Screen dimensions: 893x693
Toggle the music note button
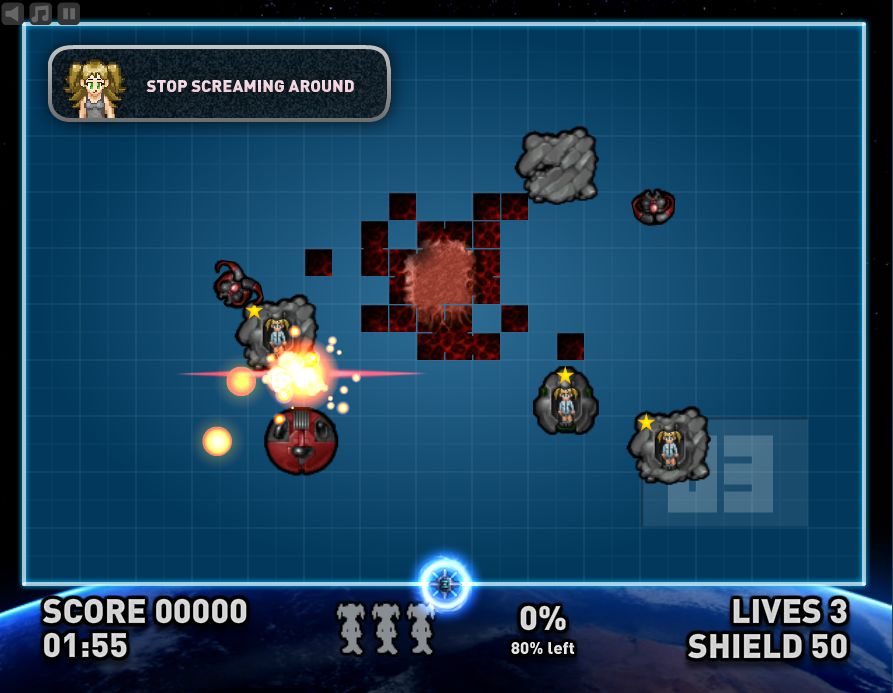point(41,13)
